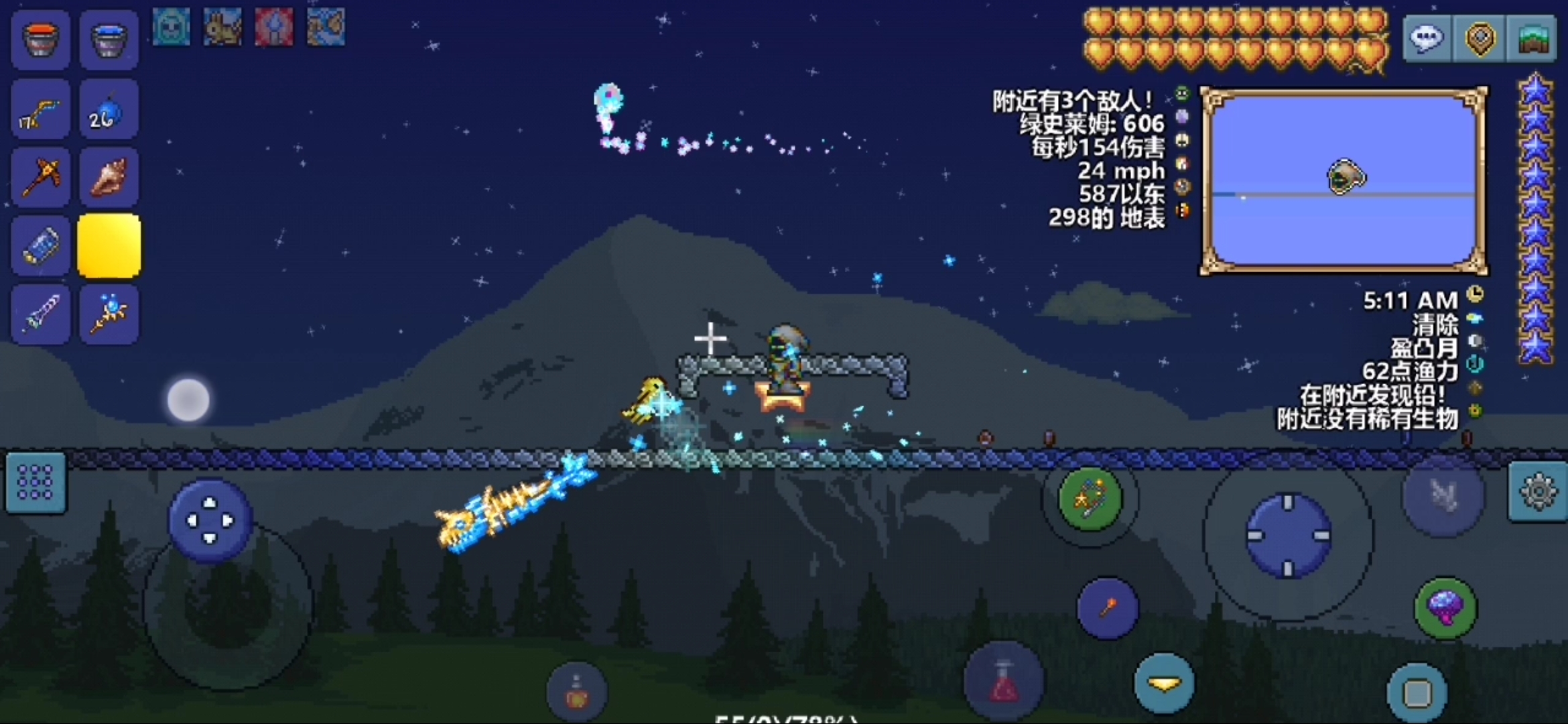Choose the golden fishing rod slot
Screen dimensions: 1568x724
(x=41, y=111)
